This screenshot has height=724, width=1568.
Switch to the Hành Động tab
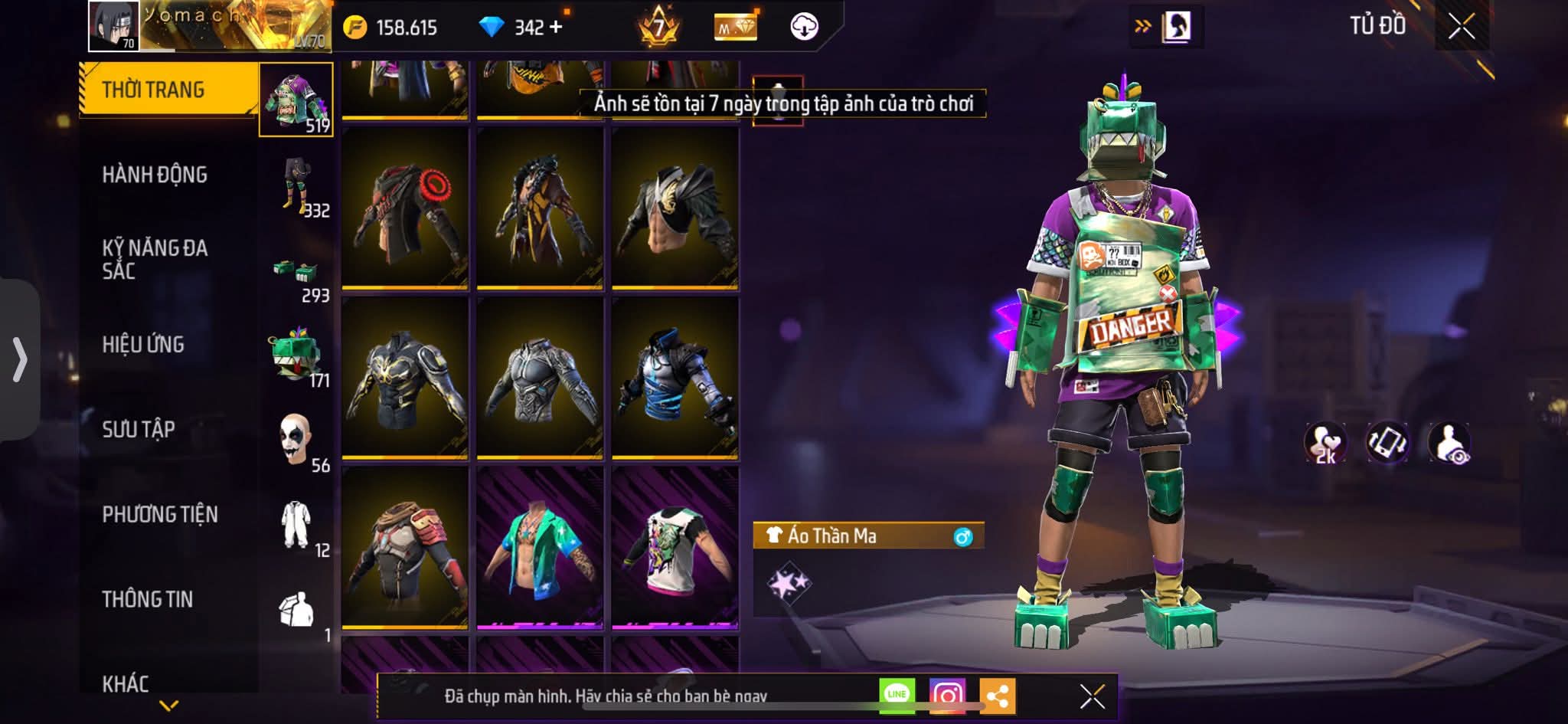click(x=155, y=175)
